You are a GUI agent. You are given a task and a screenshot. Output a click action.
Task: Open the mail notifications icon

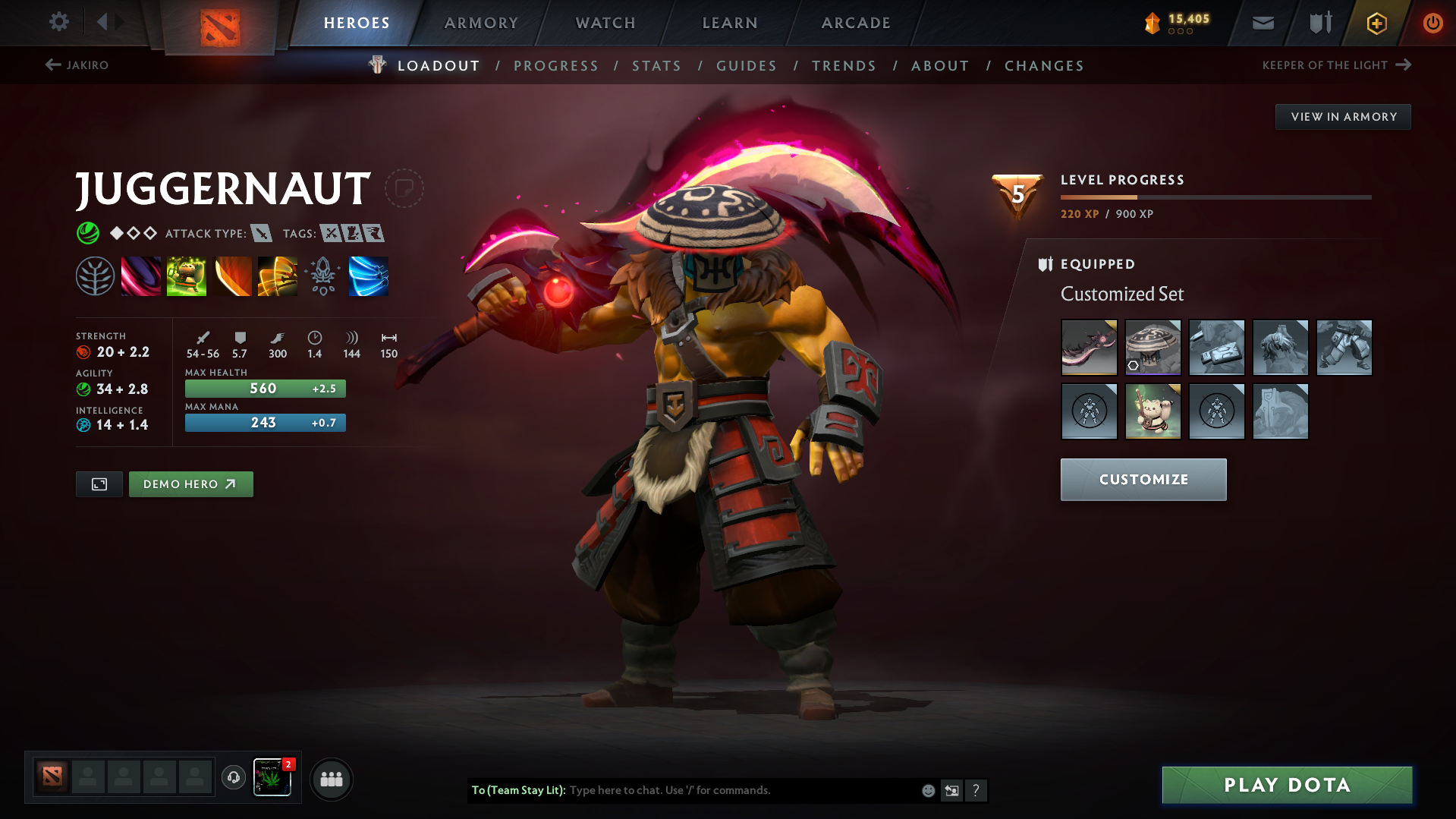[x=1262, y=23]
